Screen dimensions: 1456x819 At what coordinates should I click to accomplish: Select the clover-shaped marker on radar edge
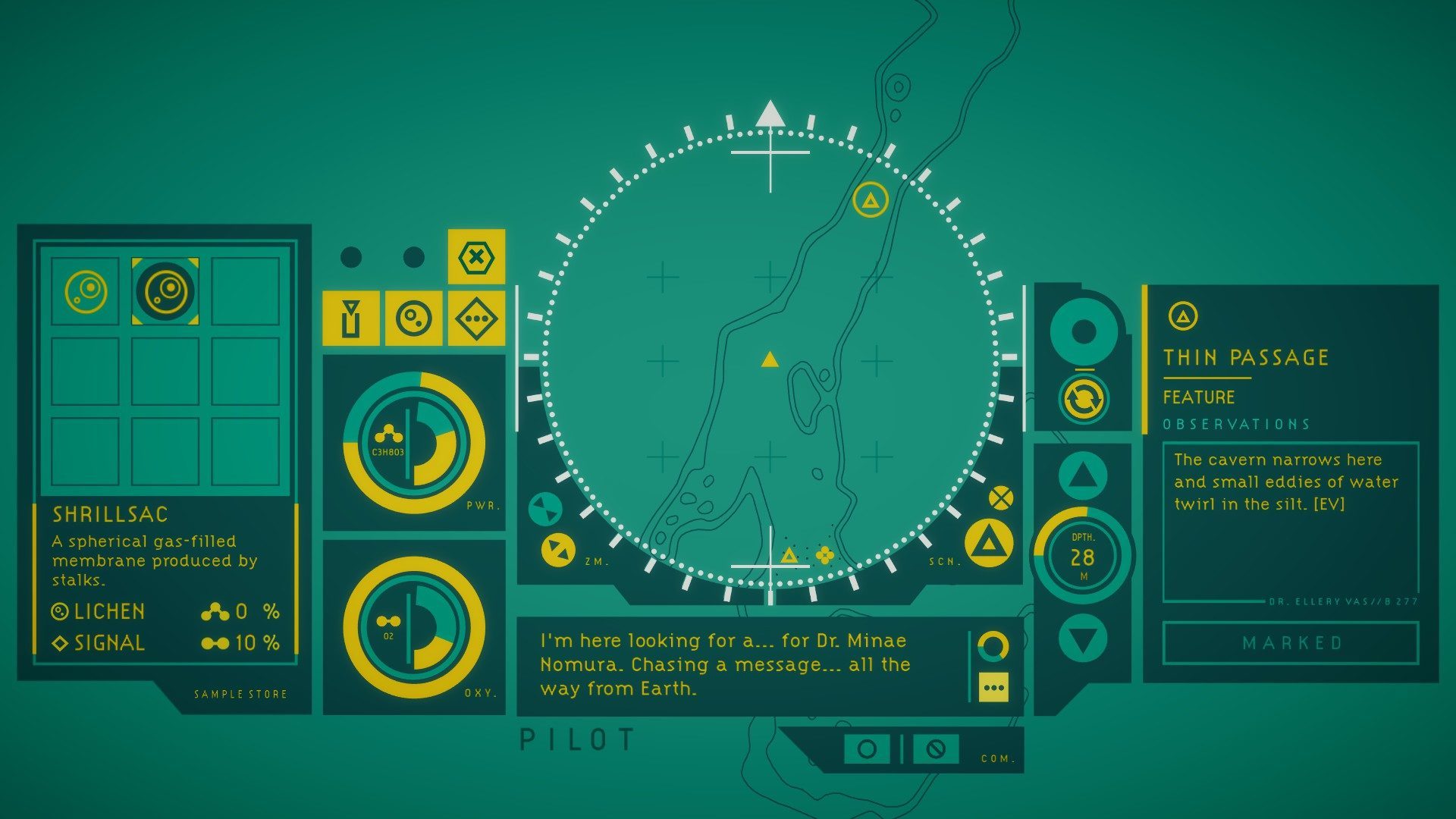click(824, 557)
